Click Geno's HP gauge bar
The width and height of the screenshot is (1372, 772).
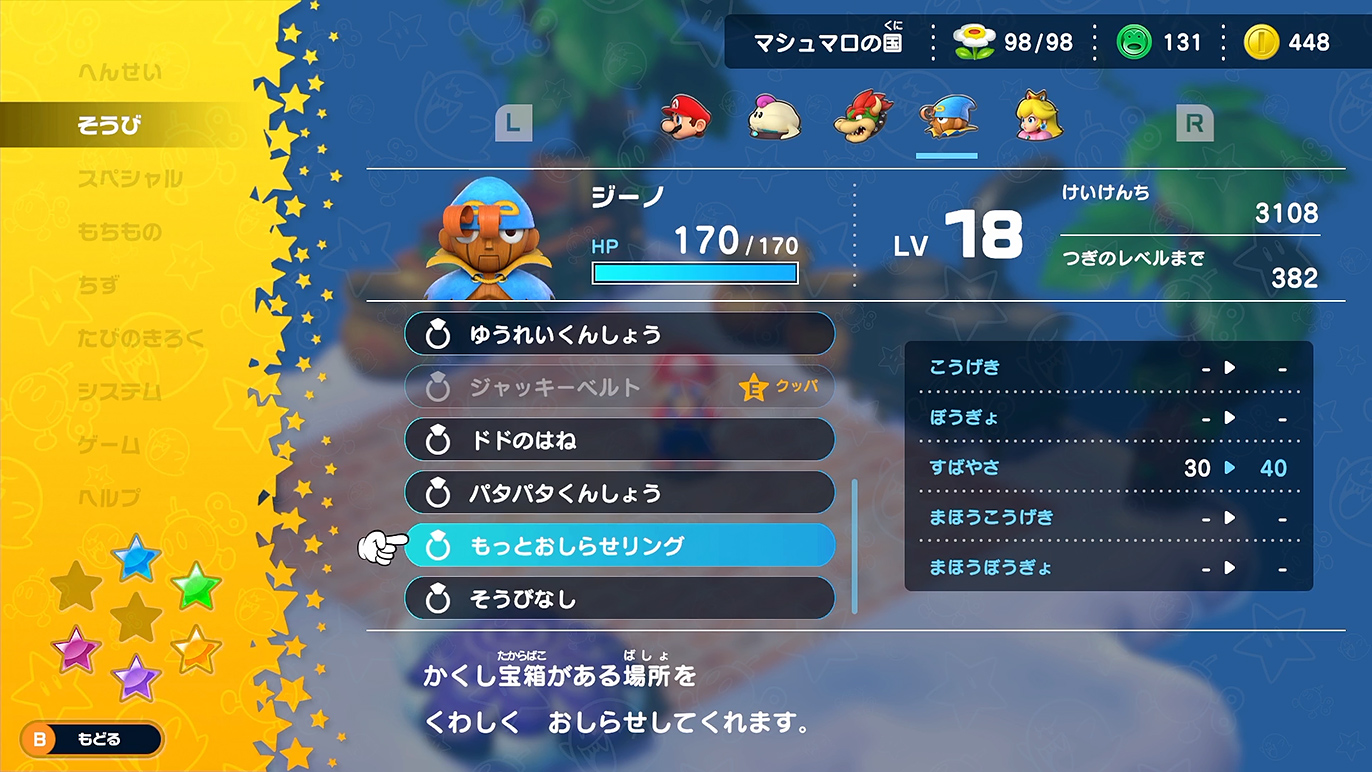click(694, 272)
